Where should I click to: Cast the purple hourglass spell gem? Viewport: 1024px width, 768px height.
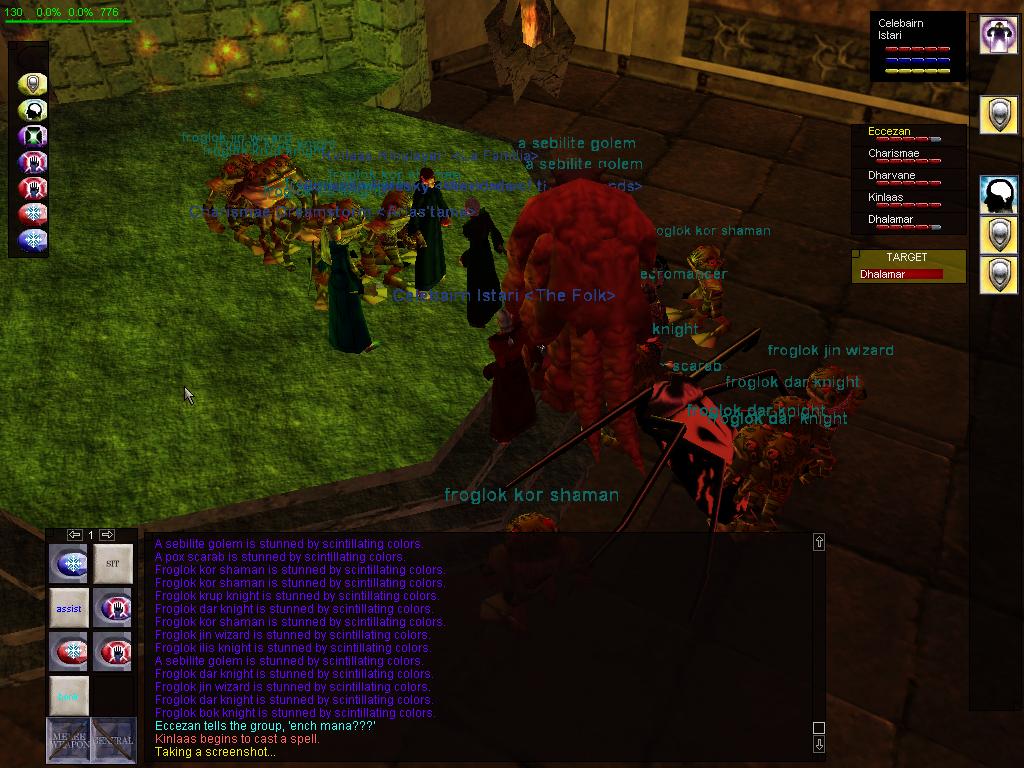coord(33,136)
